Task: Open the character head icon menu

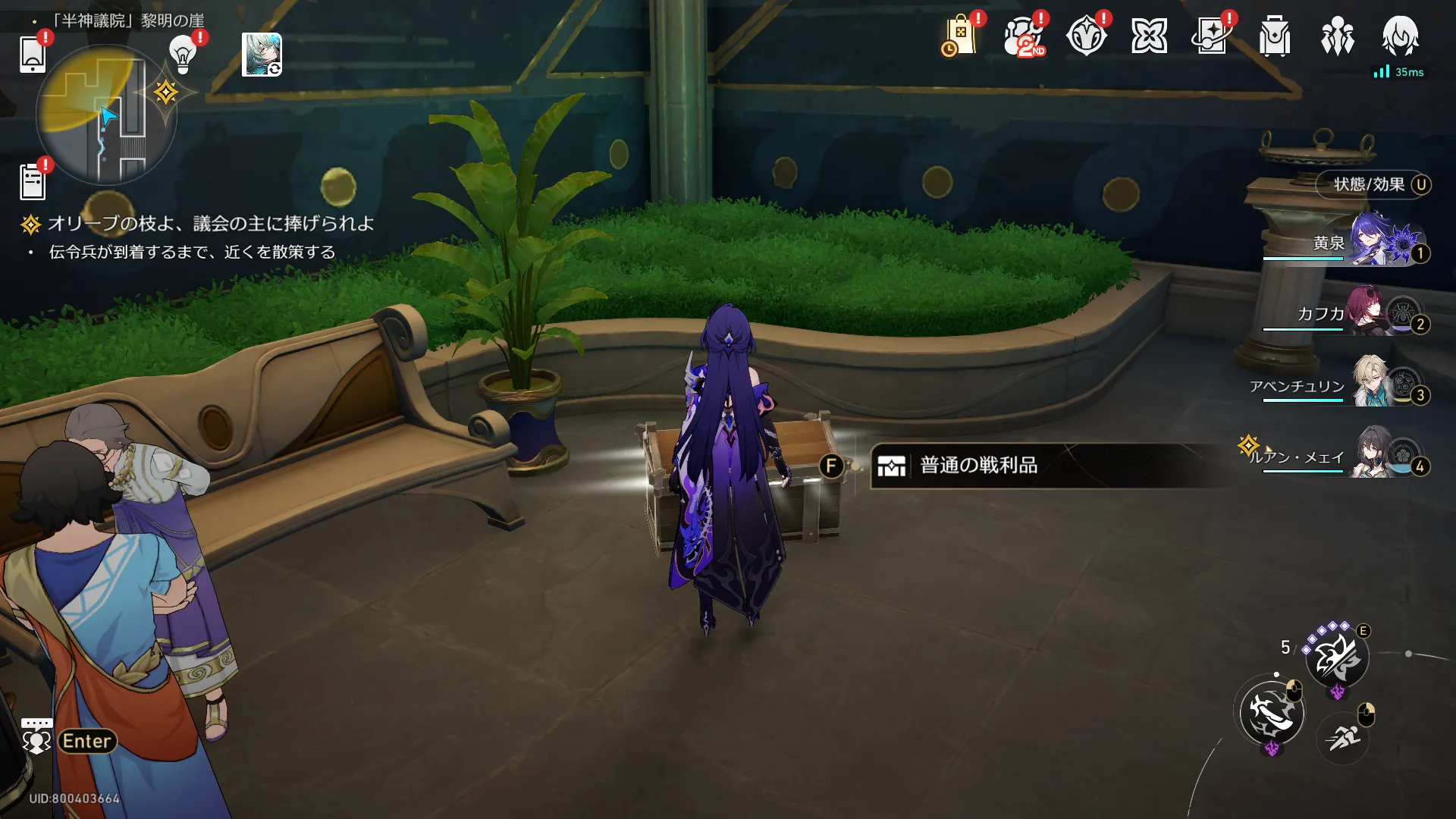Action: coord(1400,36)
